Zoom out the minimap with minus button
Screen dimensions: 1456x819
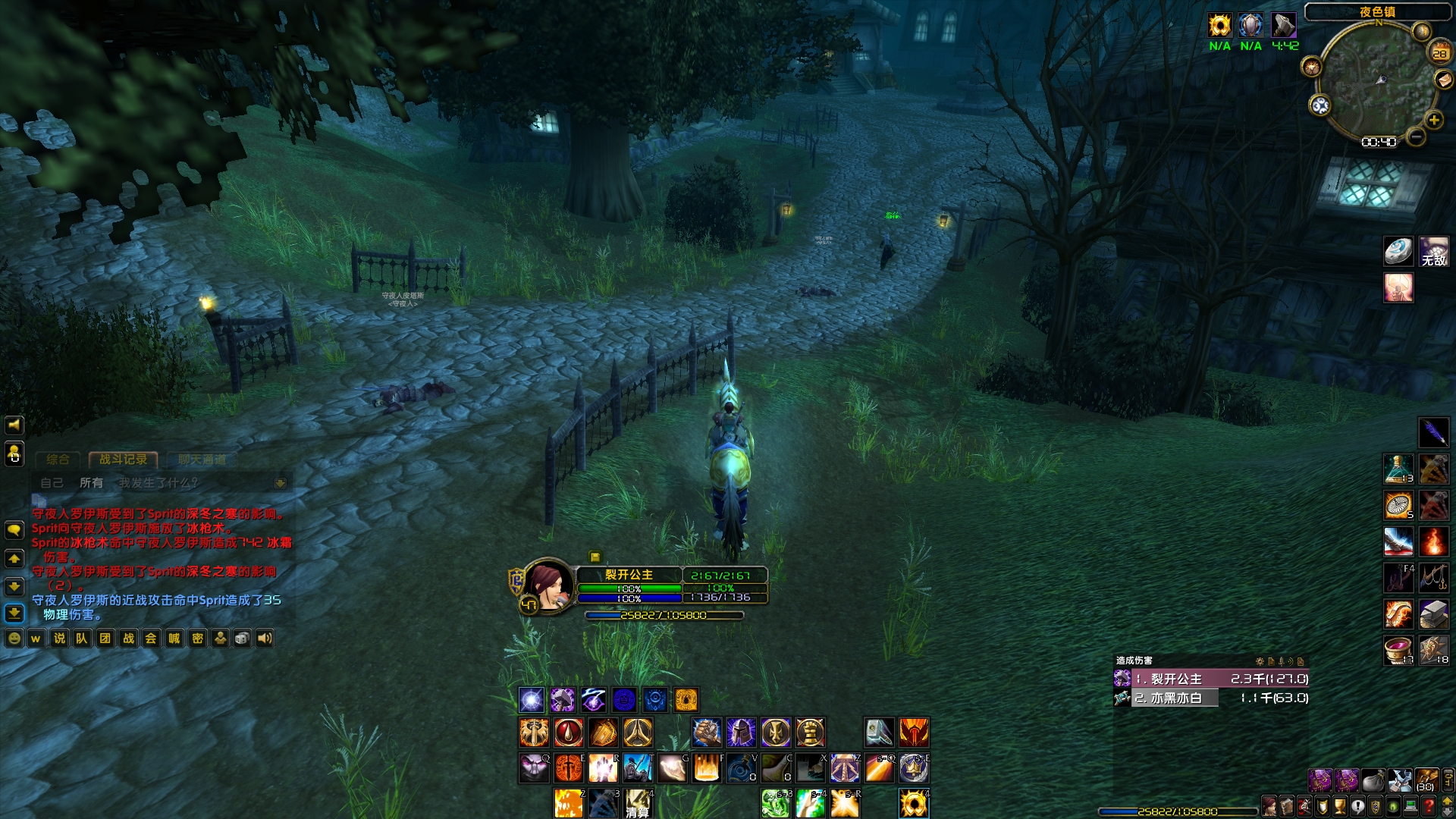pyautogui.click(x=1415, y=136)
